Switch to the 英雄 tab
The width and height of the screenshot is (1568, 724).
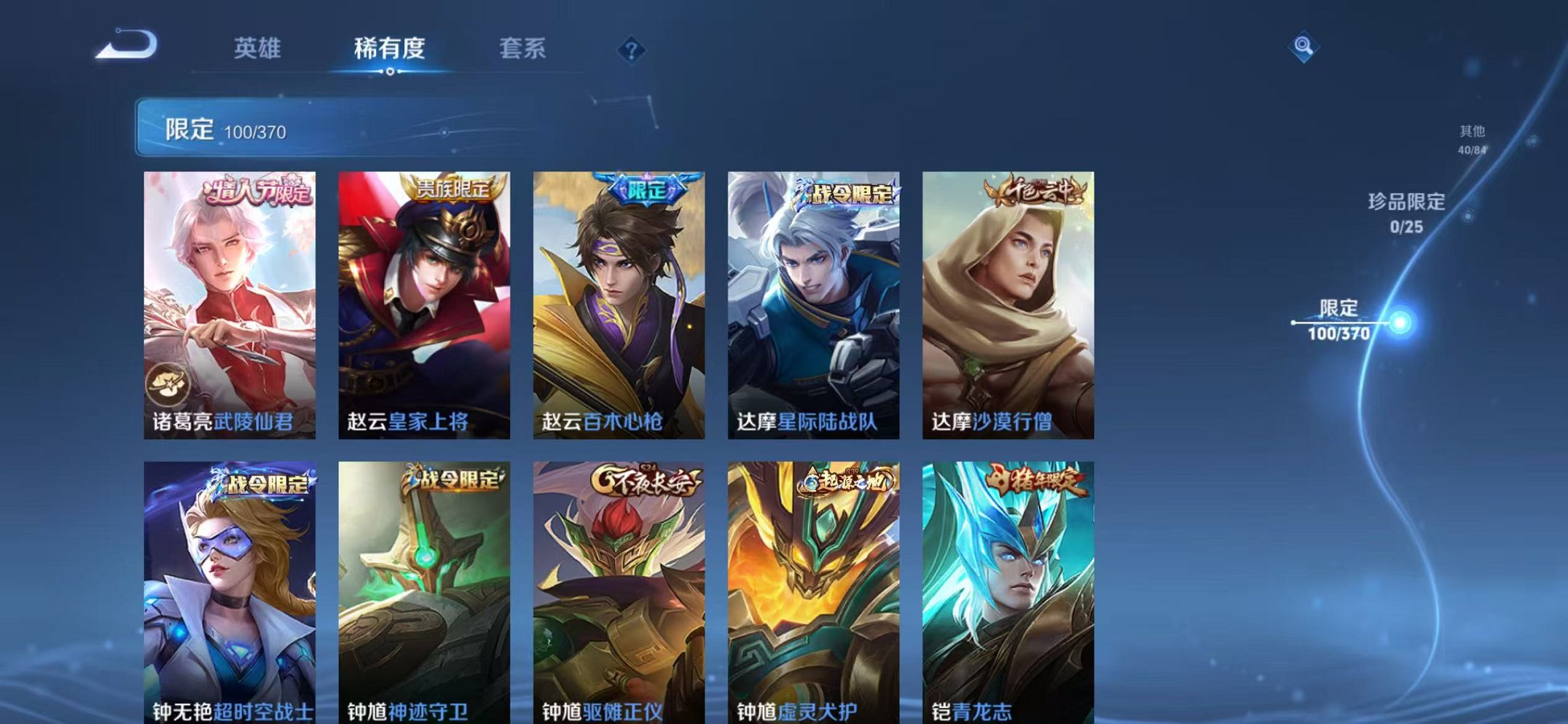coord(259,47)
